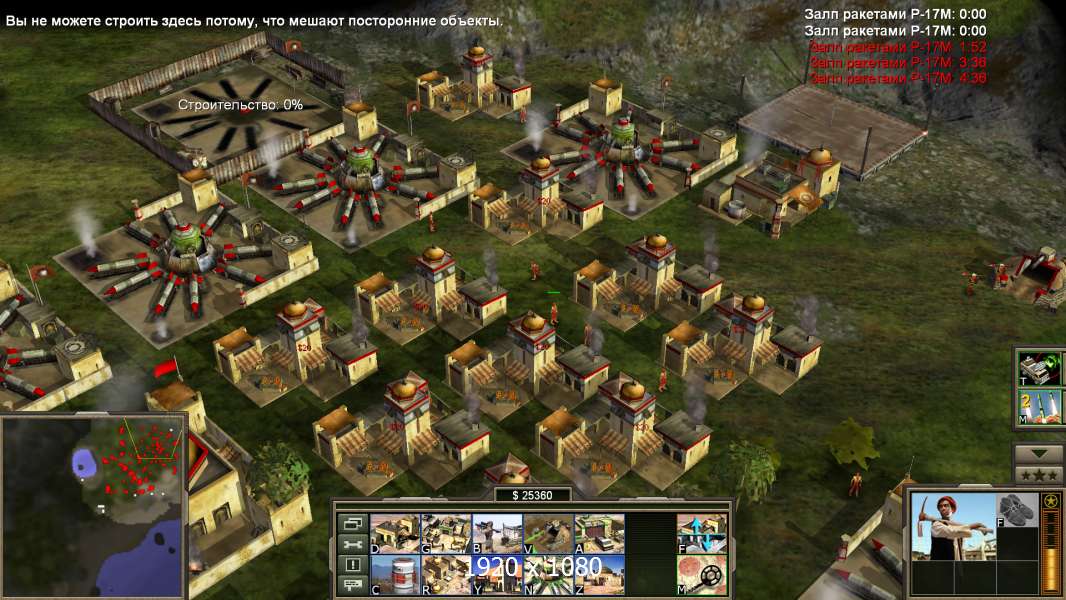Select the Demo Trap barrel icon

[395, 574]
